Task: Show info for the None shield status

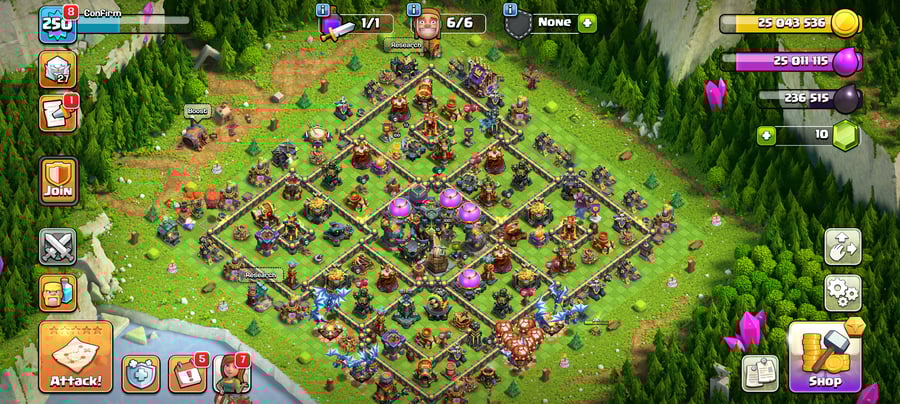Action: click(510, 9)
